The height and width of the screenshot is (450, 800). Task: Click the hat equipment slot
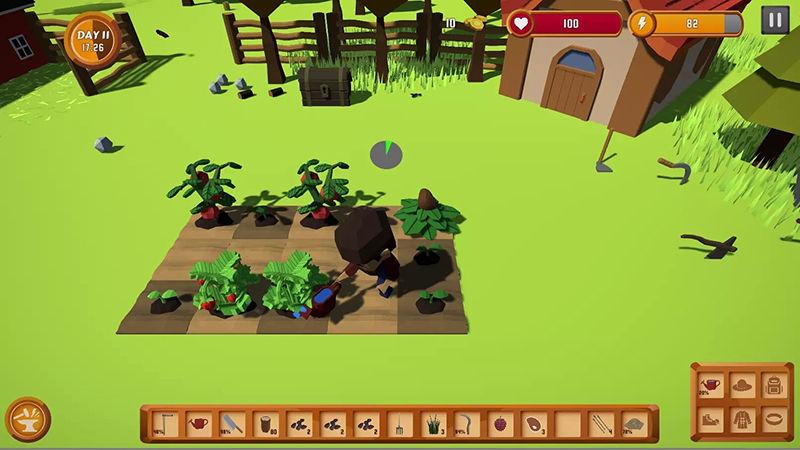pos(741,384)
